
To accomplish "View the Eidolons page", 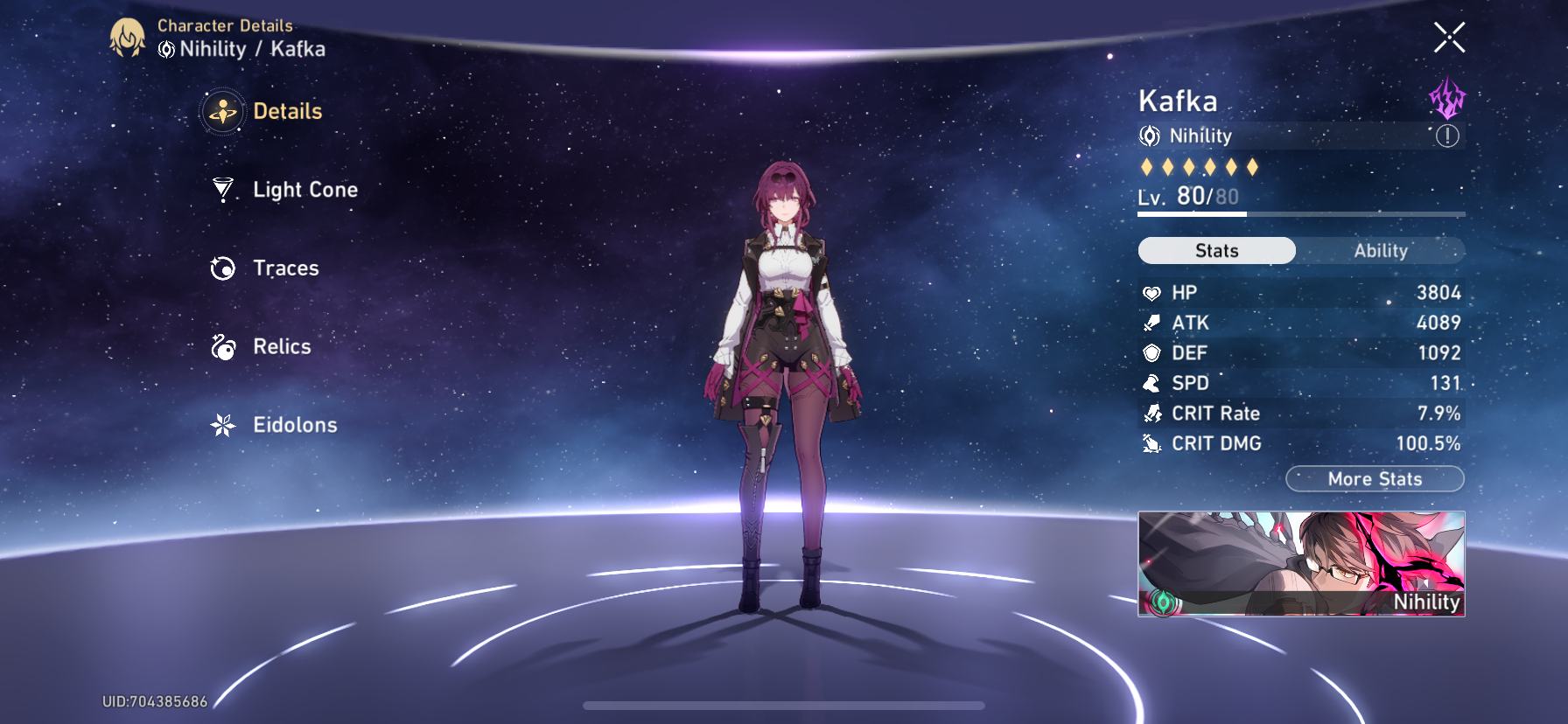I will pyautogui.click(x=296, y=425).
